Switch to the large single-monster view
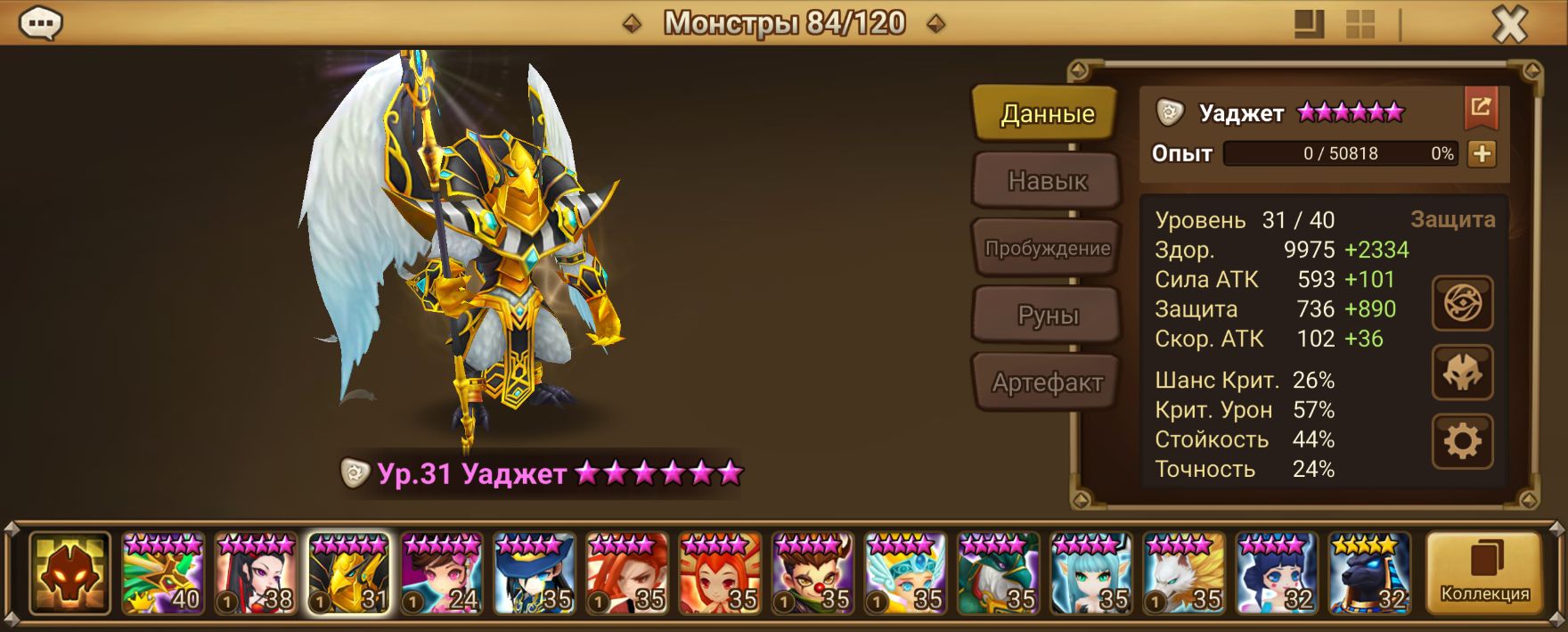The width and height of the screenshot is (1568, 632). pos(1309,24)
